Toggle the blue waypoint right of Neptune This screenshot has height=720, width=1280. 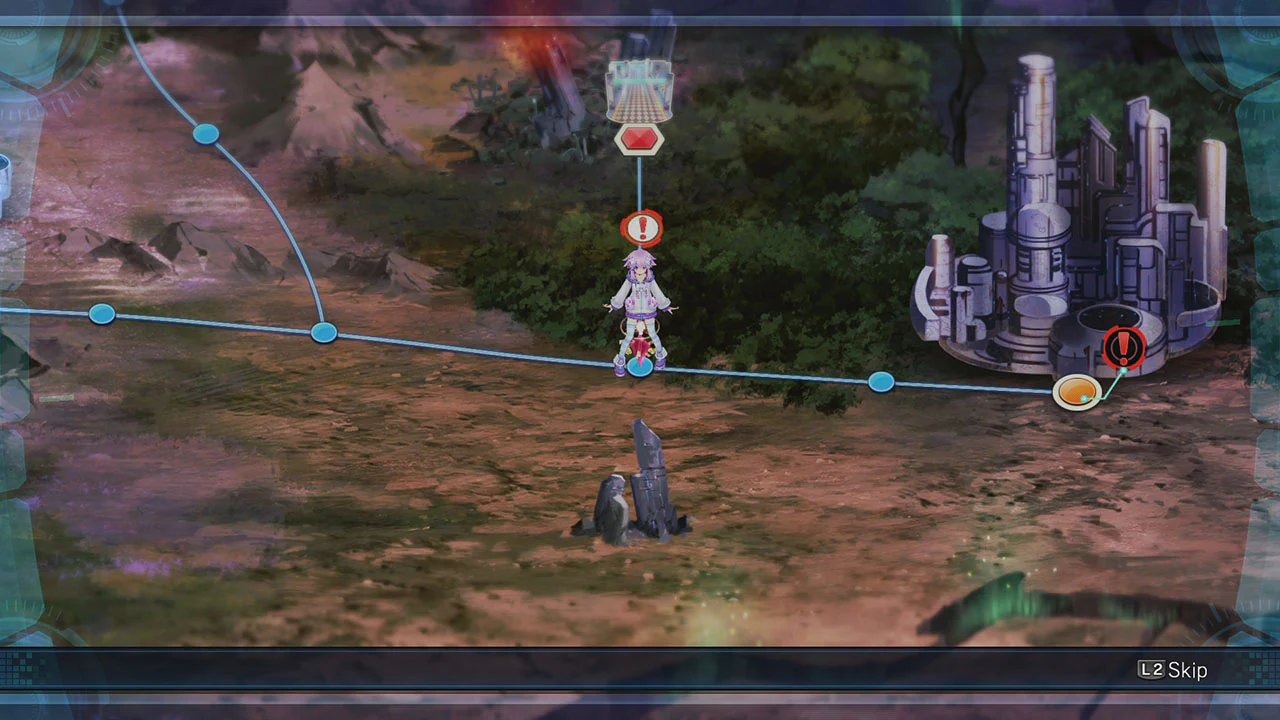coord(880,382)
